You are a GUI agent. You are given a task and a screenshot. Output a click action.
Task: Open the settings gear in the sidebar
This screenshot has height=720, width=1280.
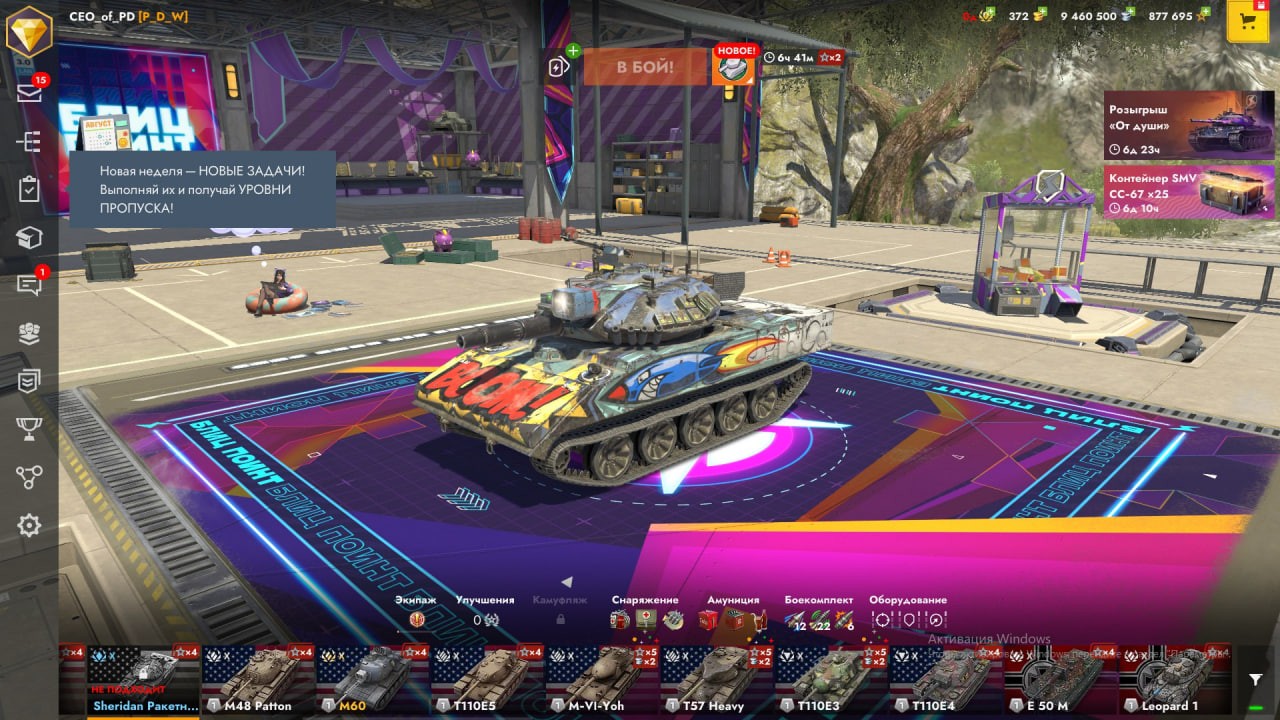29,525
